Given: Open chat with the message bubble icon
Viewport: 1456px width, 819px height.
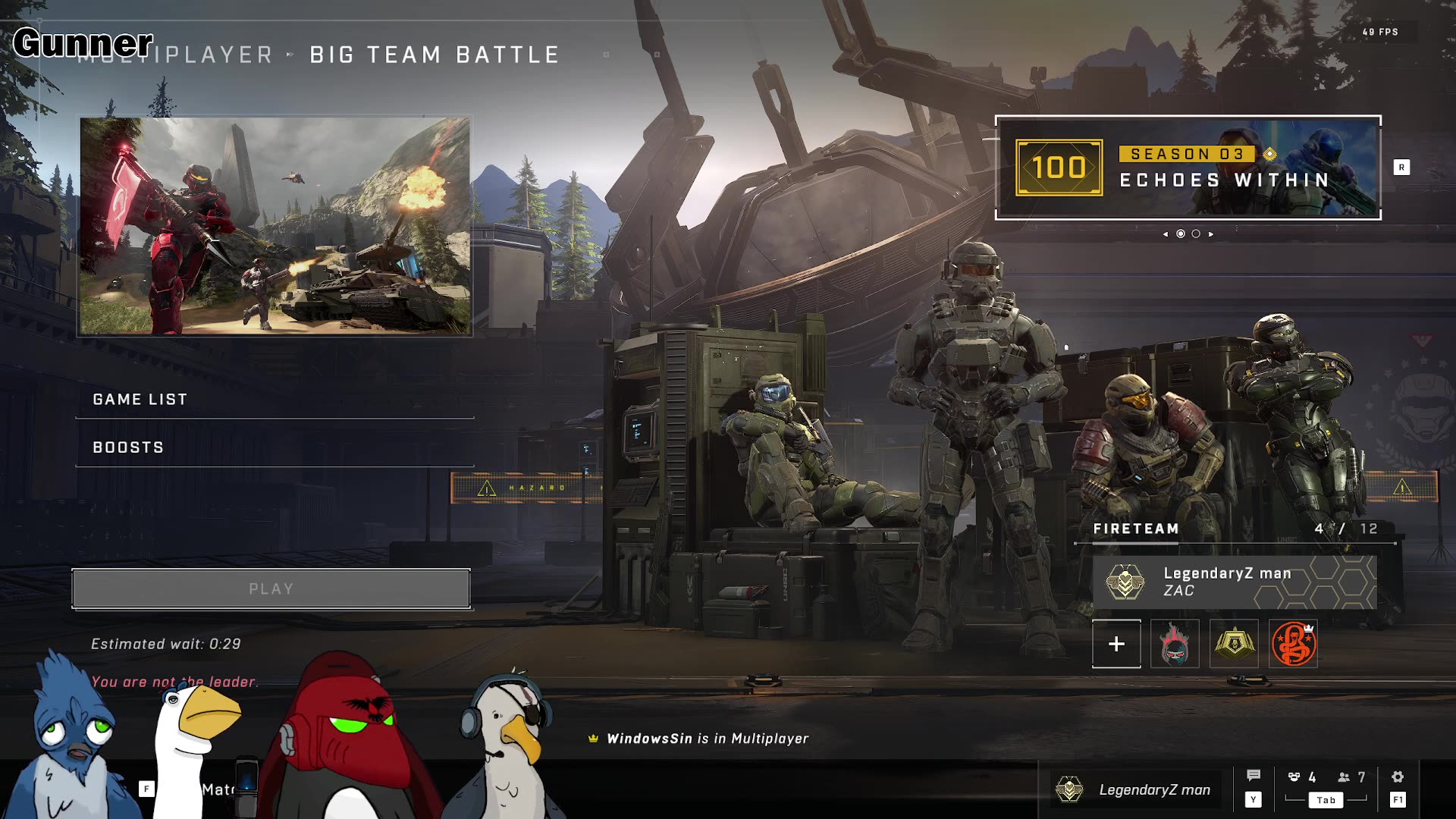Looking at the screenshot, I should click(1254, 776).
